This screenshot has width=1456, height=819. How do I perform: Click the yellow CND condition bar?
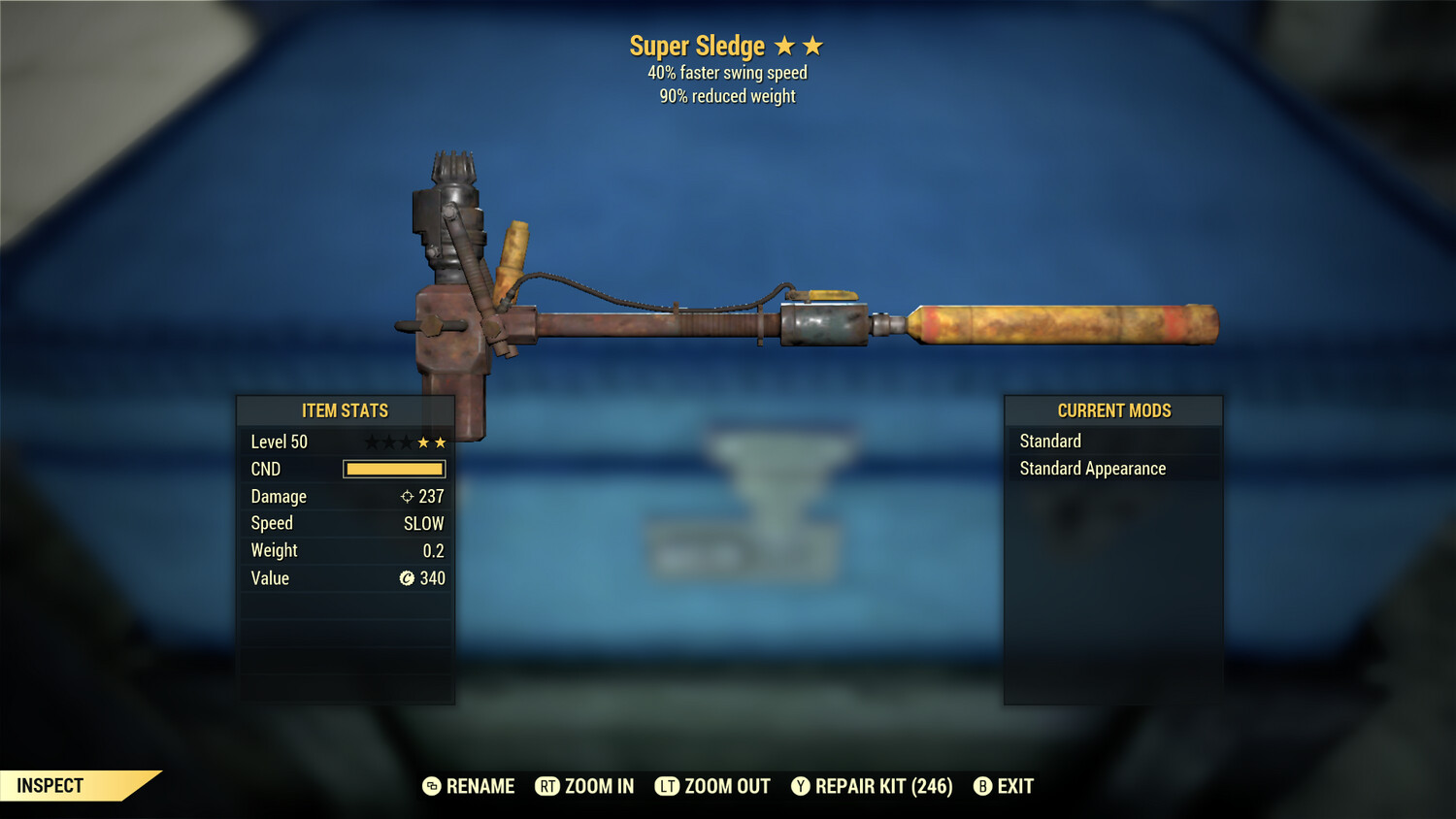click(393, 469)
